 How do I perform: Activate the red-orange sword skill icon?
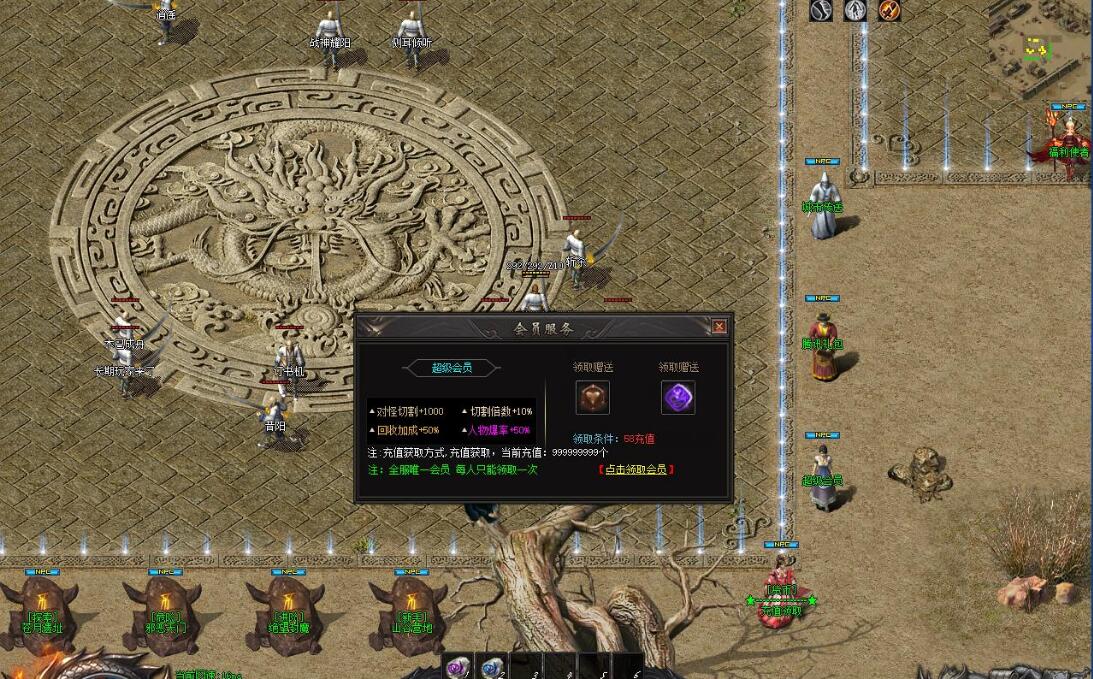(x=889, y=10)
